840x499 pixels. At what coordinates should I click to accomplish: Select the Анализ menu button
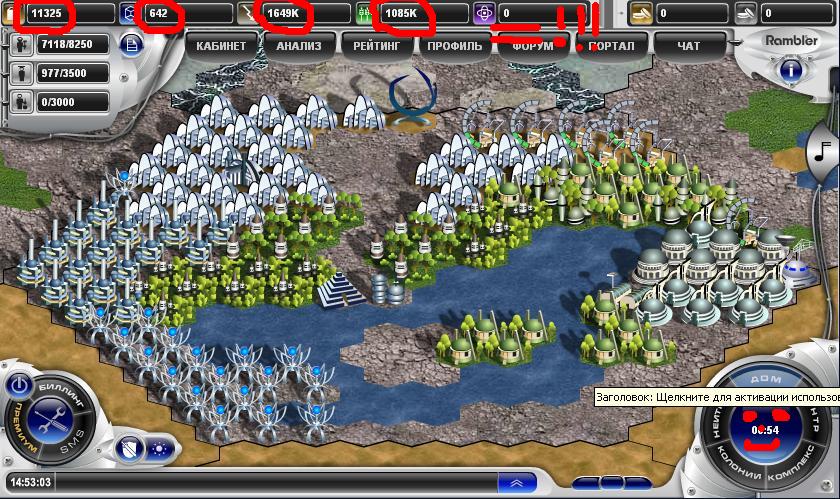coord(299,46)
